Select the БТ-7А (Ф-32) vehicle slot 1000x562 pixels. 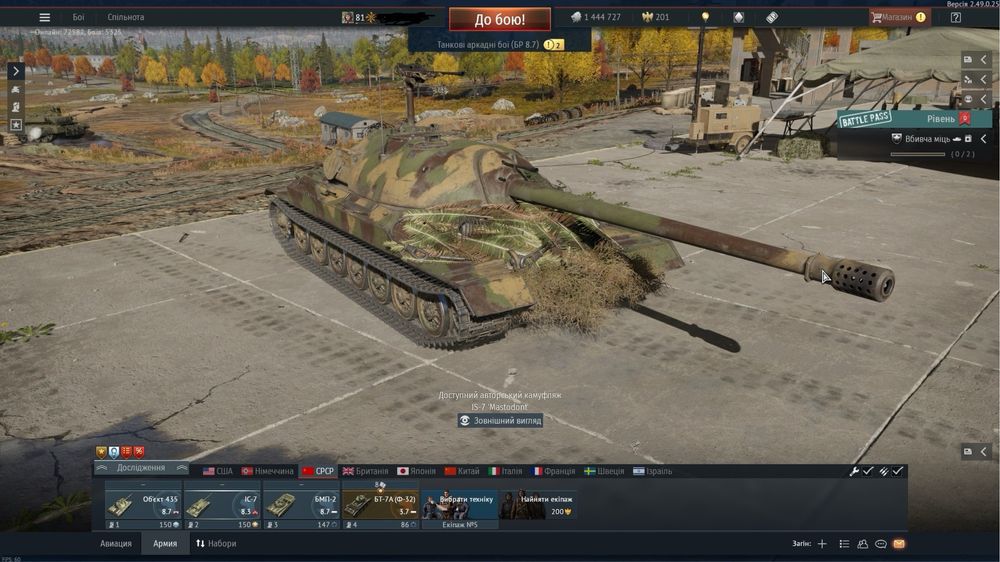click(380, 505)
